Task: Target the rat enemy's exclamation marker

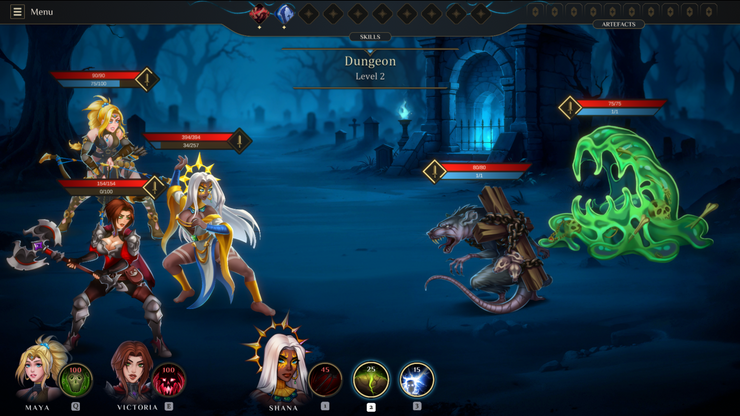Action: coord(434,171)
